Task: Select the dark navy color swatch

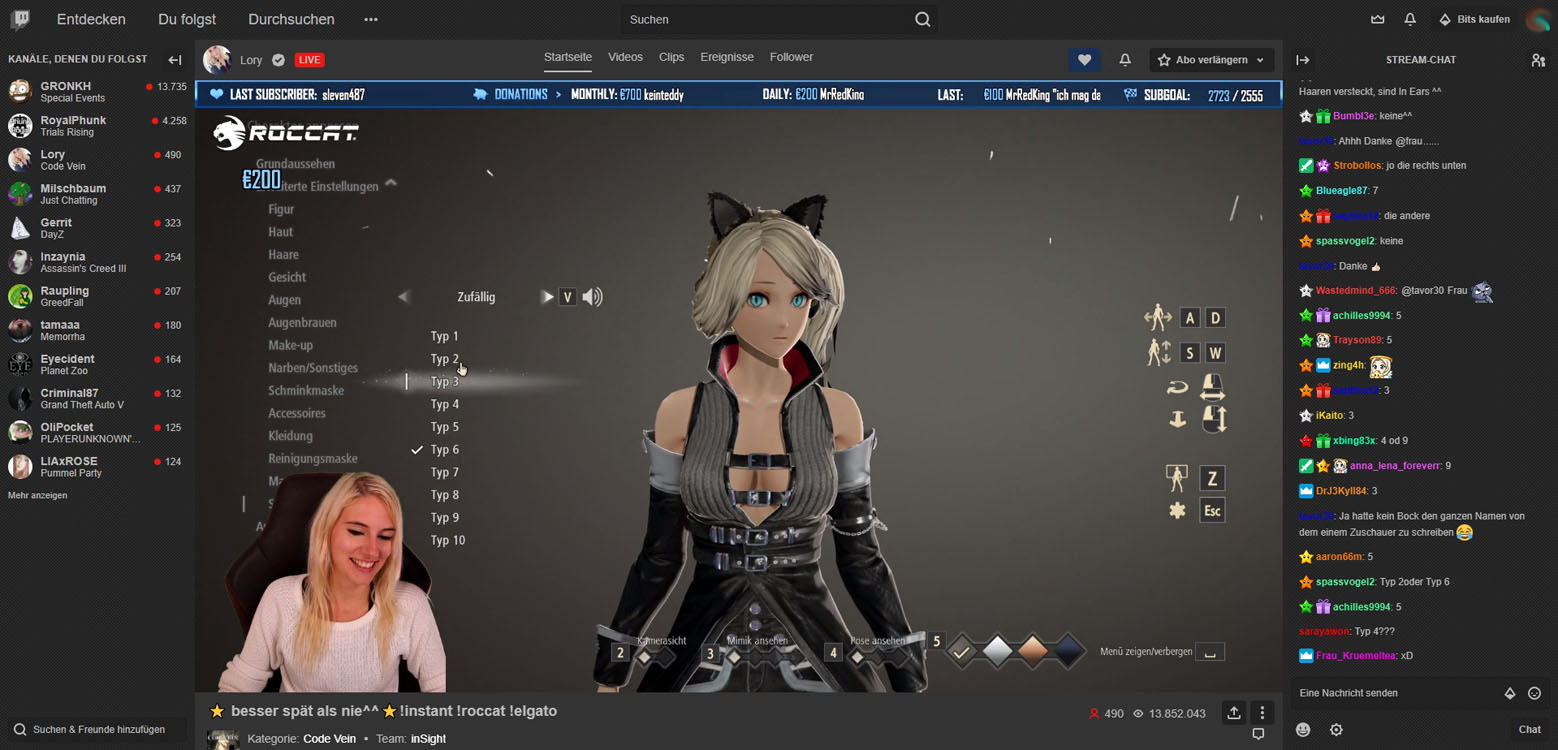Action: pos(1068,651)
